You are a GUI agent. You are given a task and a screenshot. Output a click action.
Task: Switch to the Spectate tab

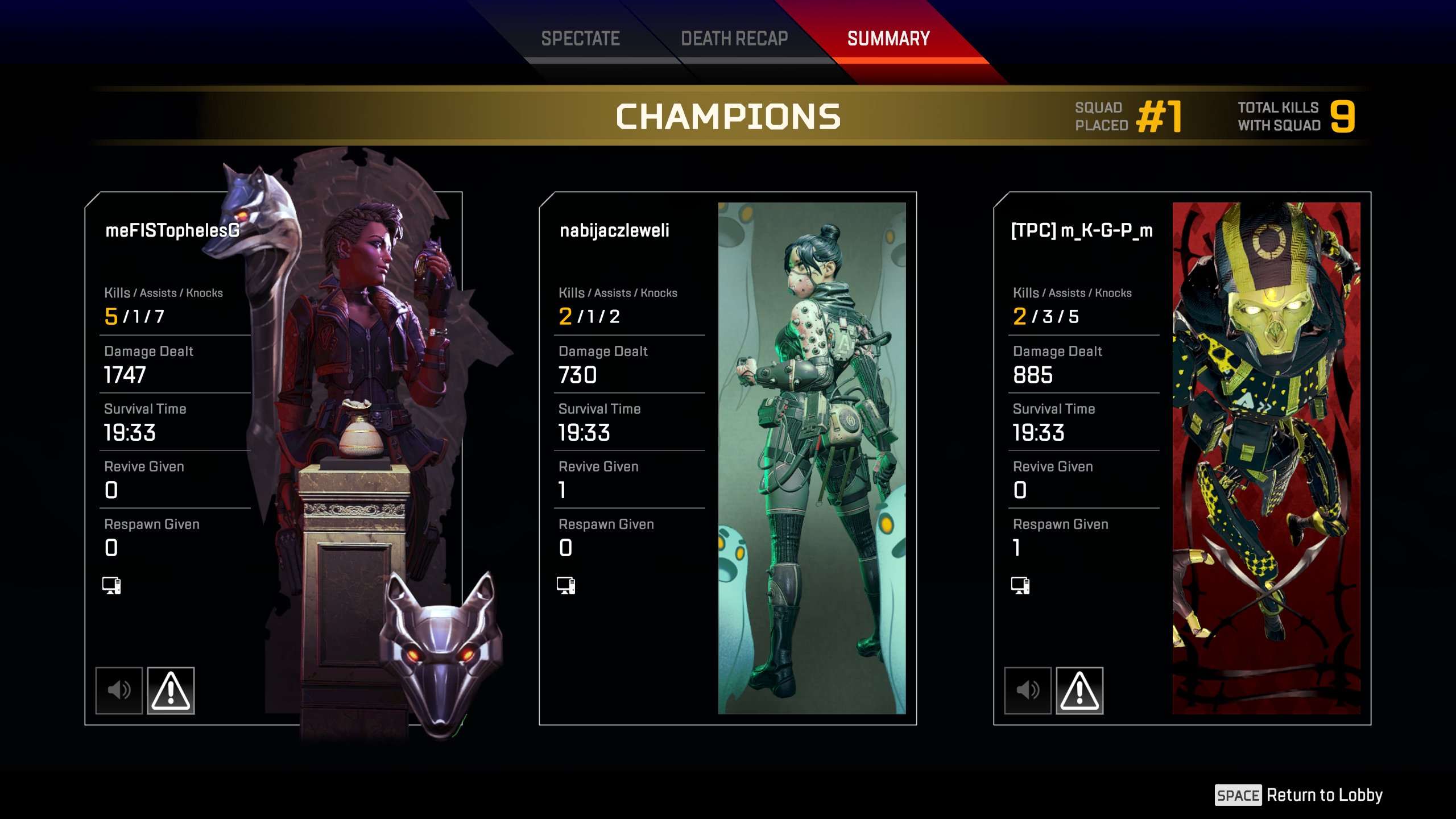pos(580,39)
